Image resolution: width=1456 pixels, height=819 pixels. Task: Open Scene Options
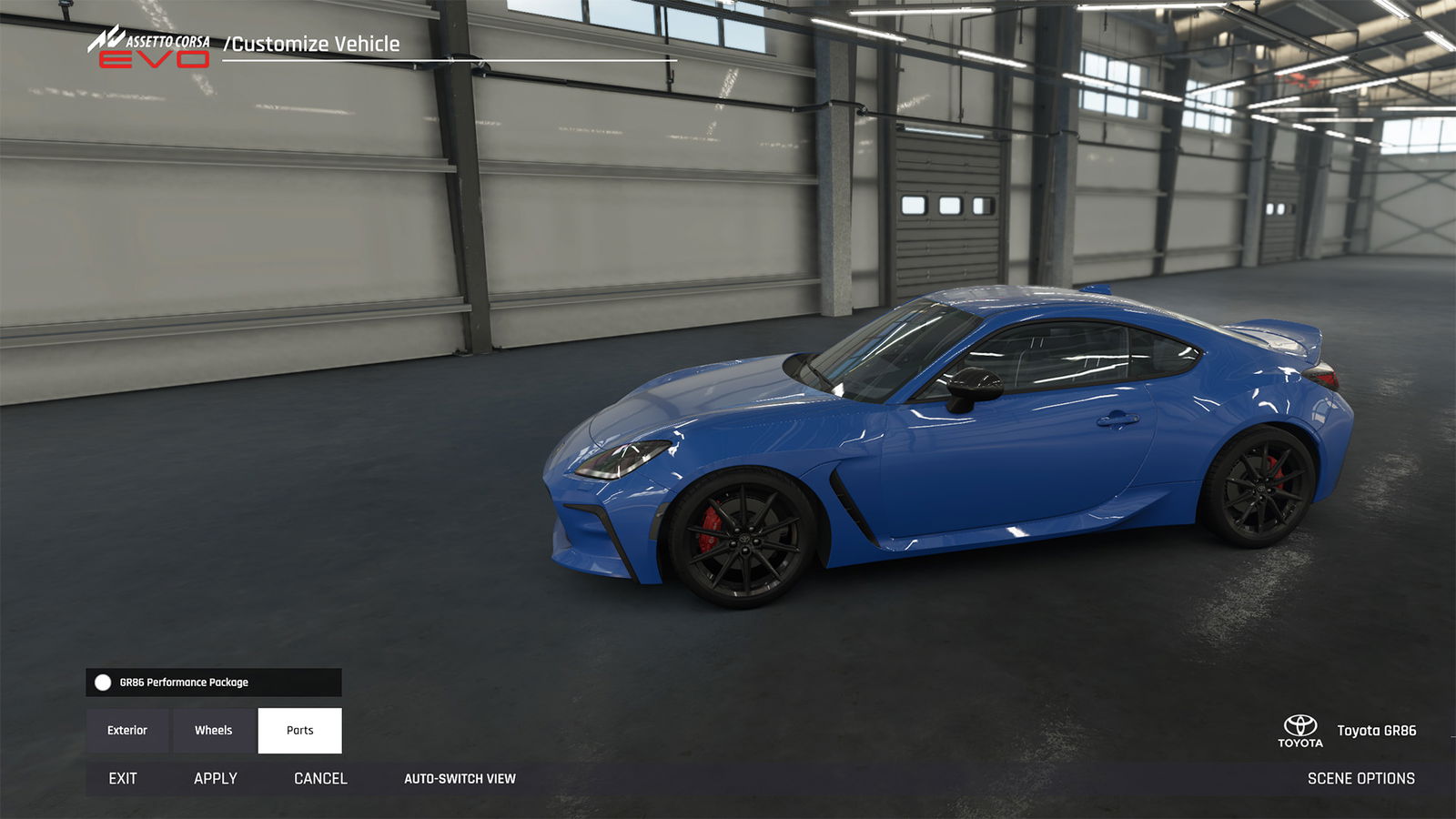point(1360,779)
